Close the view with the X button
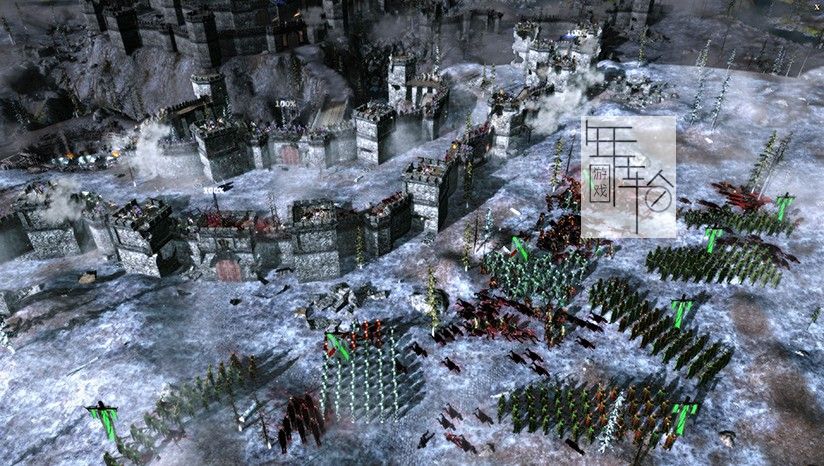The height and width of the screenshot is (466, 824). coord(817,6)
